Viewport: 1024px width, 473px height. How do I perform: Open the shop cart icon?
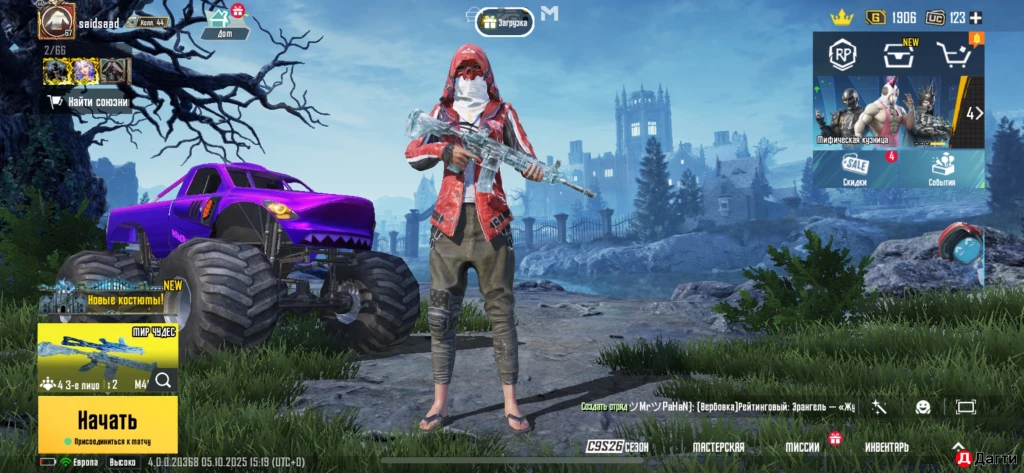954,55
